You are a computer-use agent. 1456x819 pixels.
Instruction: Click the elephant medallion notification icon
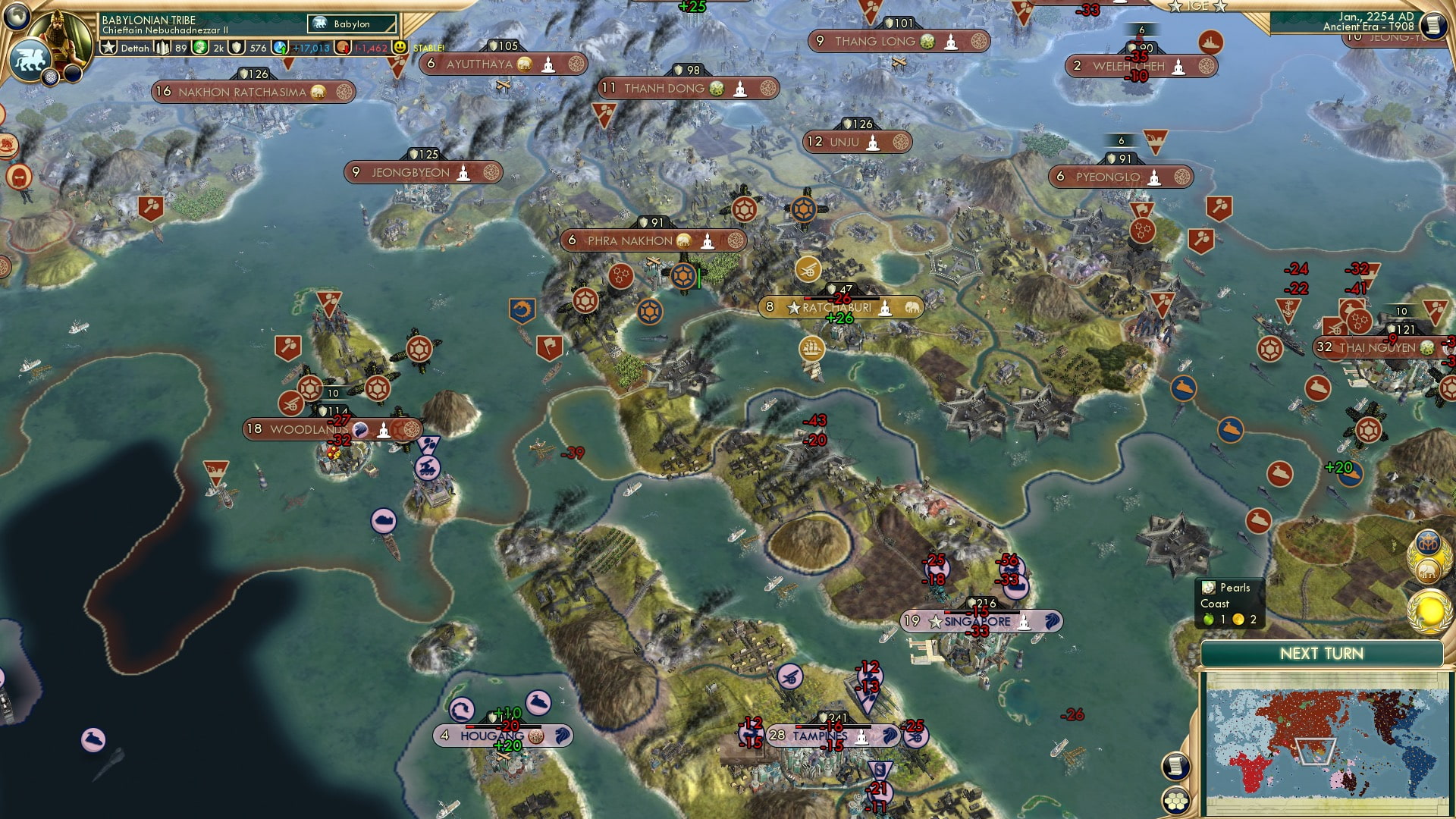1429,572
